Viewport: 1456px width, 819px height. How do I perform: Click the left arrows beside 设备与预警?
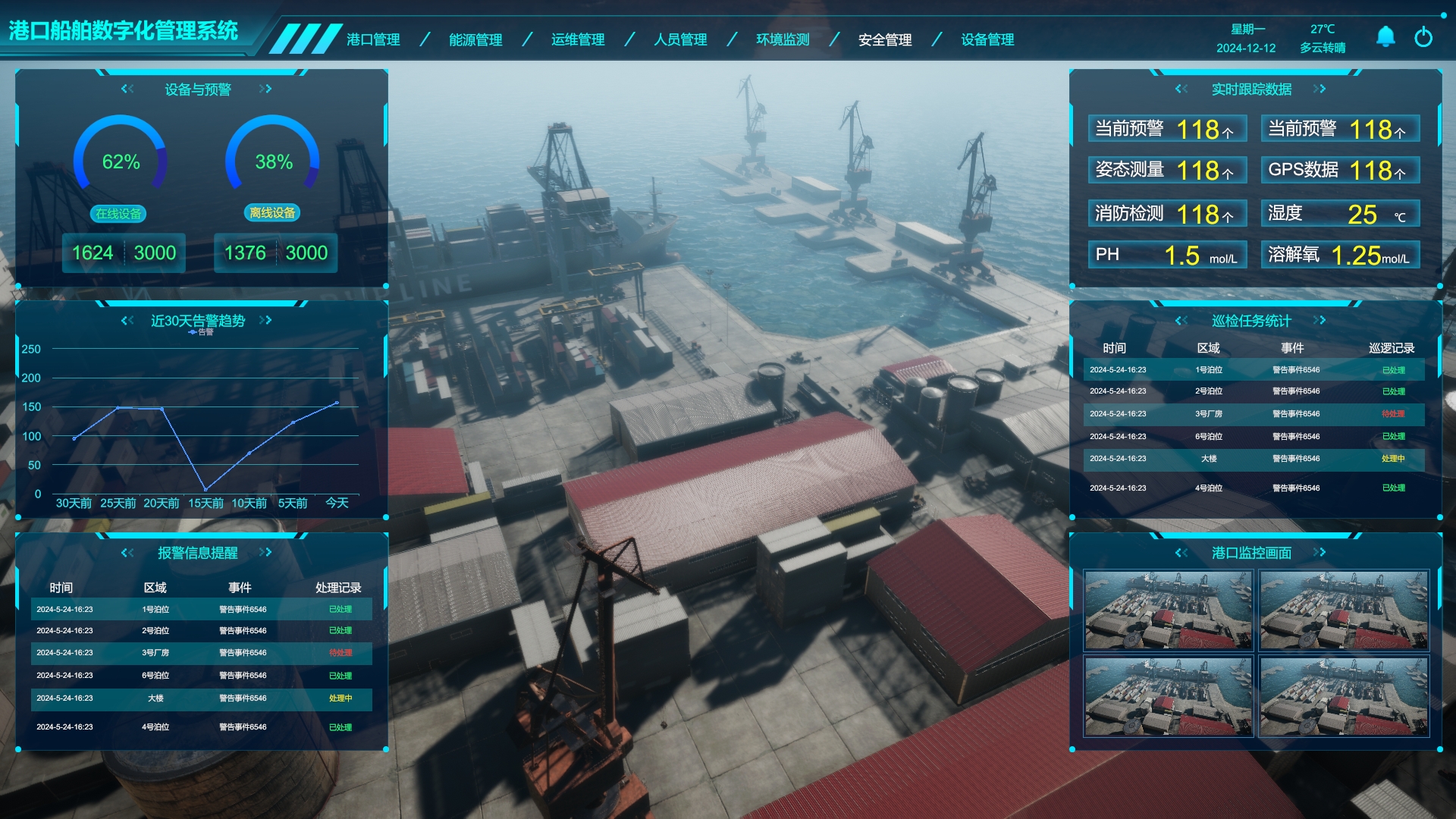pos(127,89)
